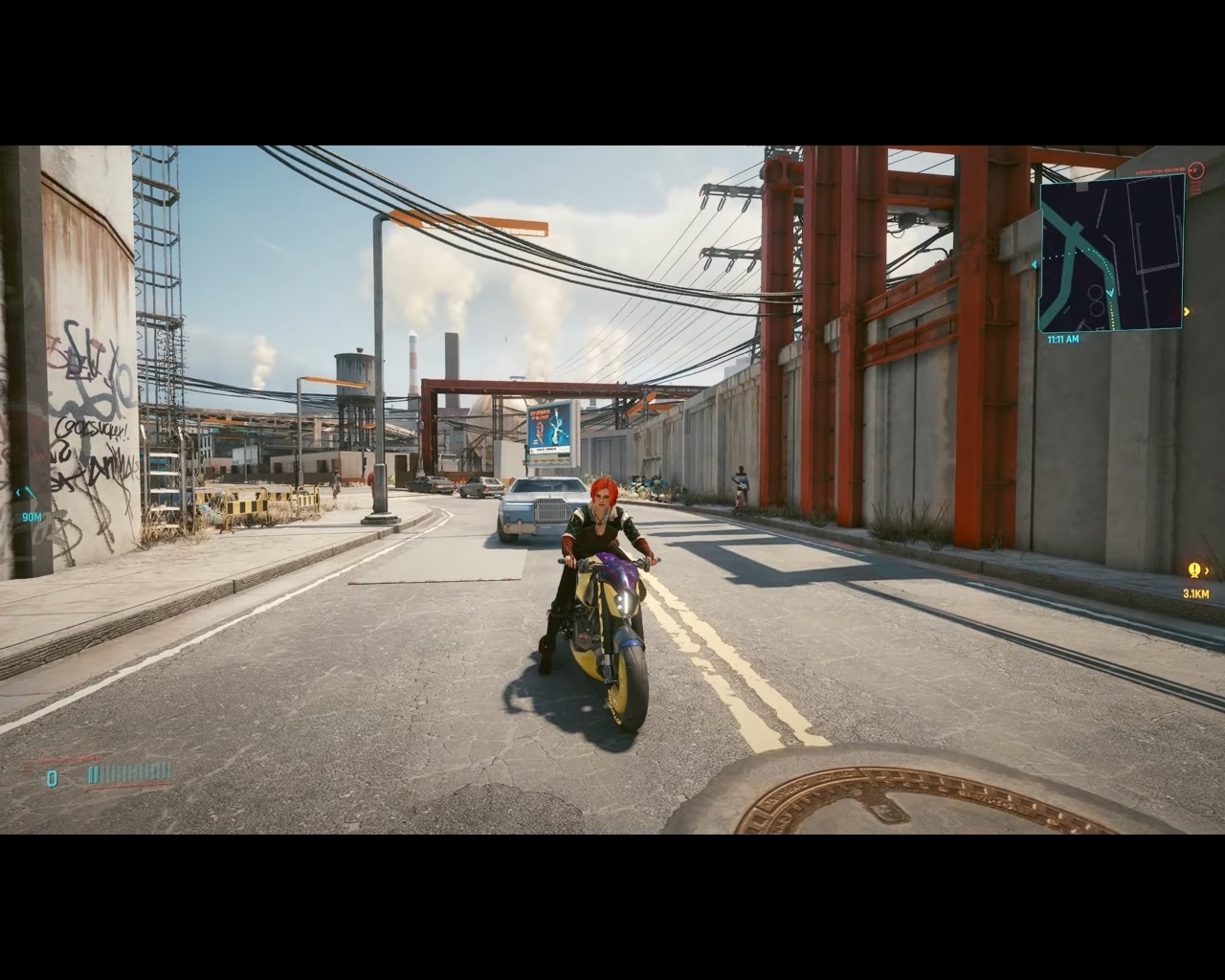Viewport: 1225px width, 980px height.
Task: Click the red circular connection icon
Action: click(x=1194, y=170)
